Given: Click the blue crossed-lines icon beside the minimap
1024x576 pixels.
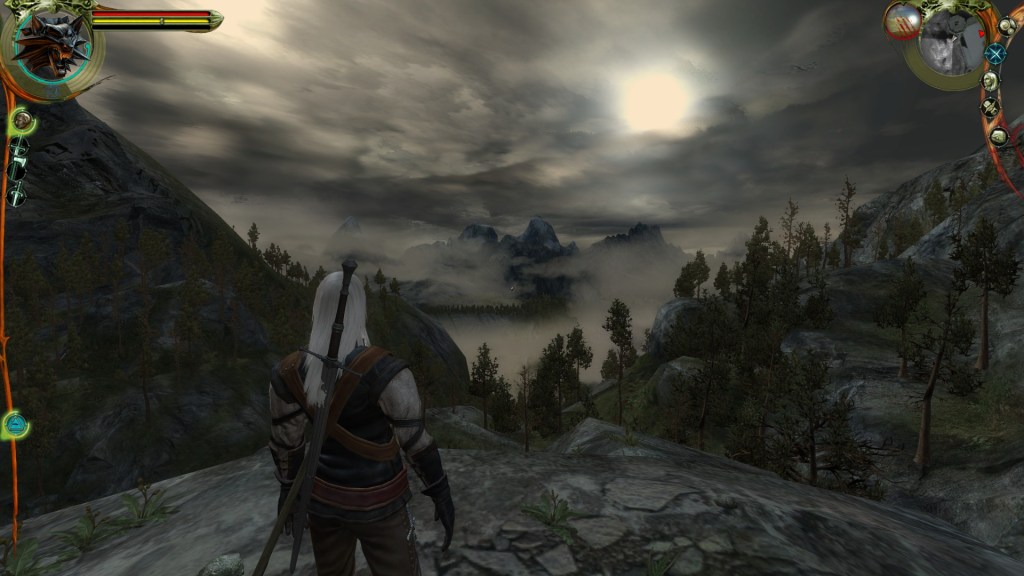Looking at the screenshot, I should (995, 54).
